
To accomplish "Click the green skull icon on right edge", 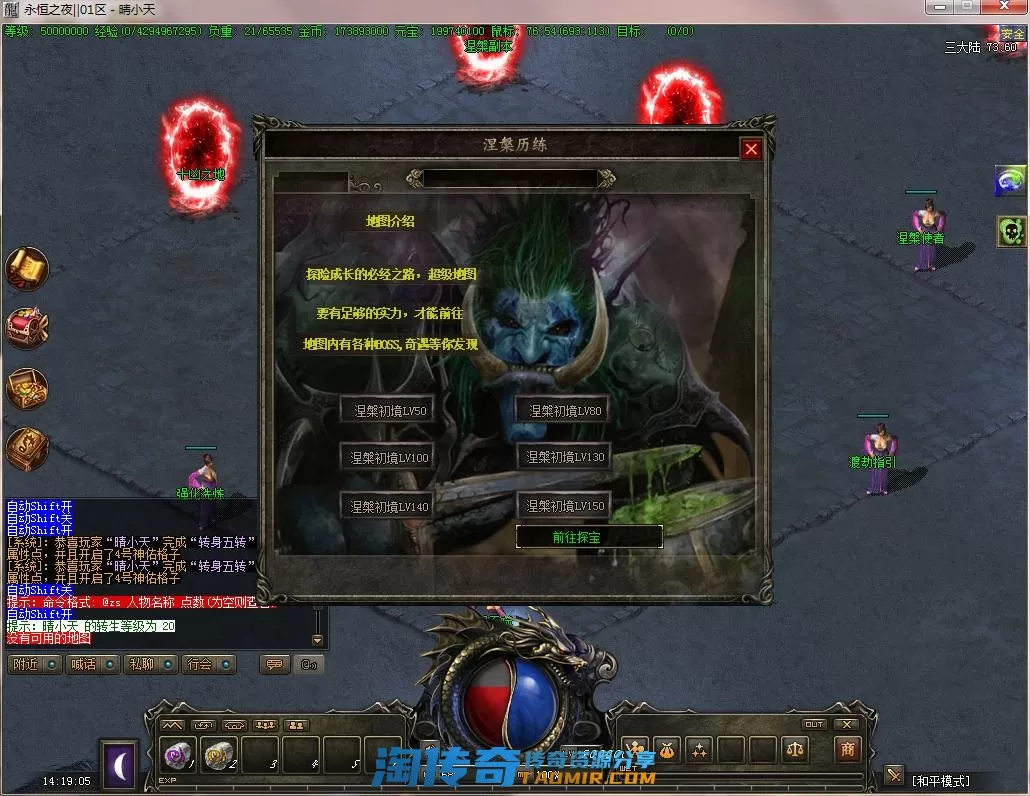I will pyautogui.click(x=1011, y=232).
